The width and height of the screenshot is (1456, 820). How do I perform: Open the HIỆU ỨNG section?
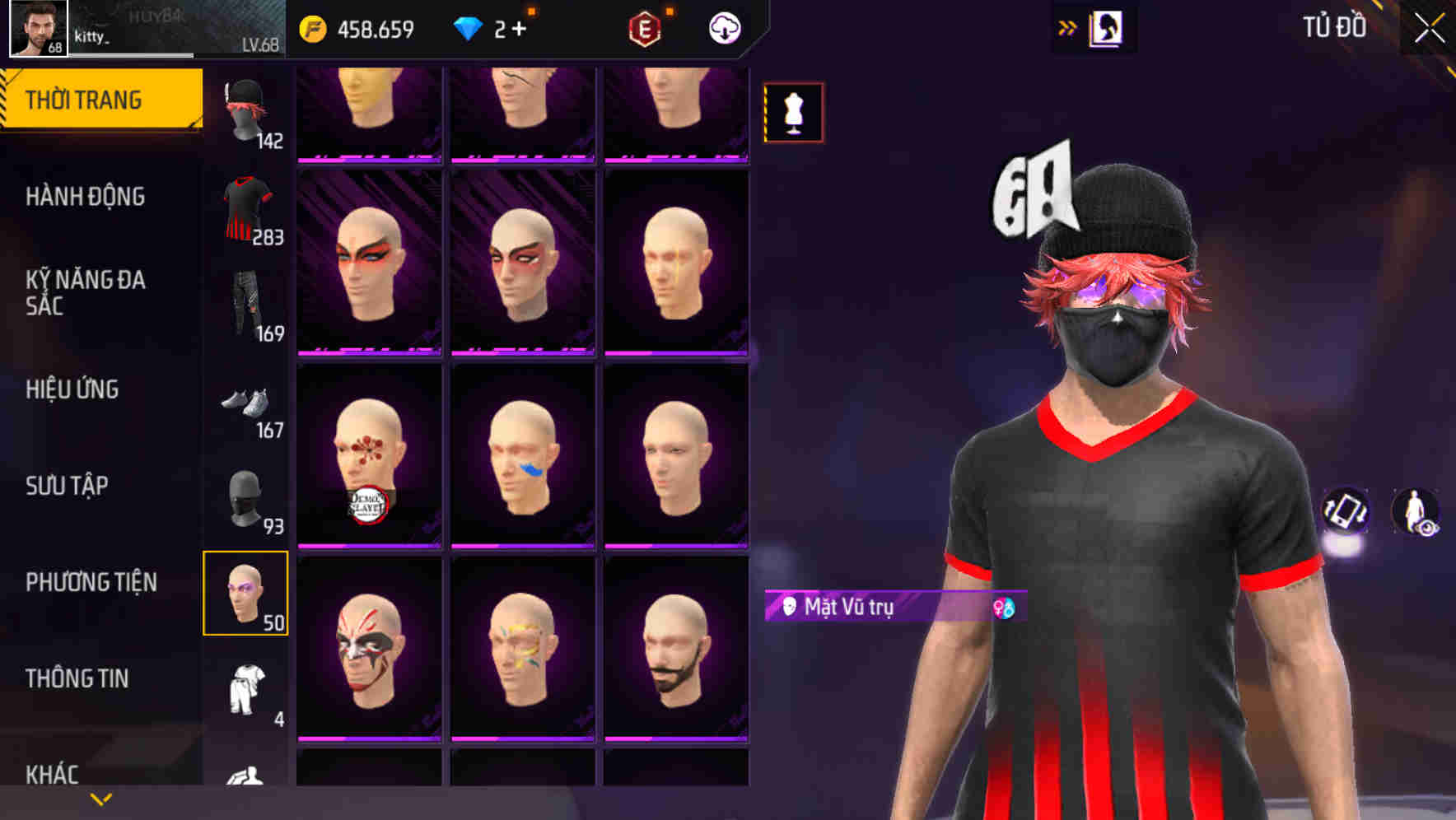coord(74,389)
